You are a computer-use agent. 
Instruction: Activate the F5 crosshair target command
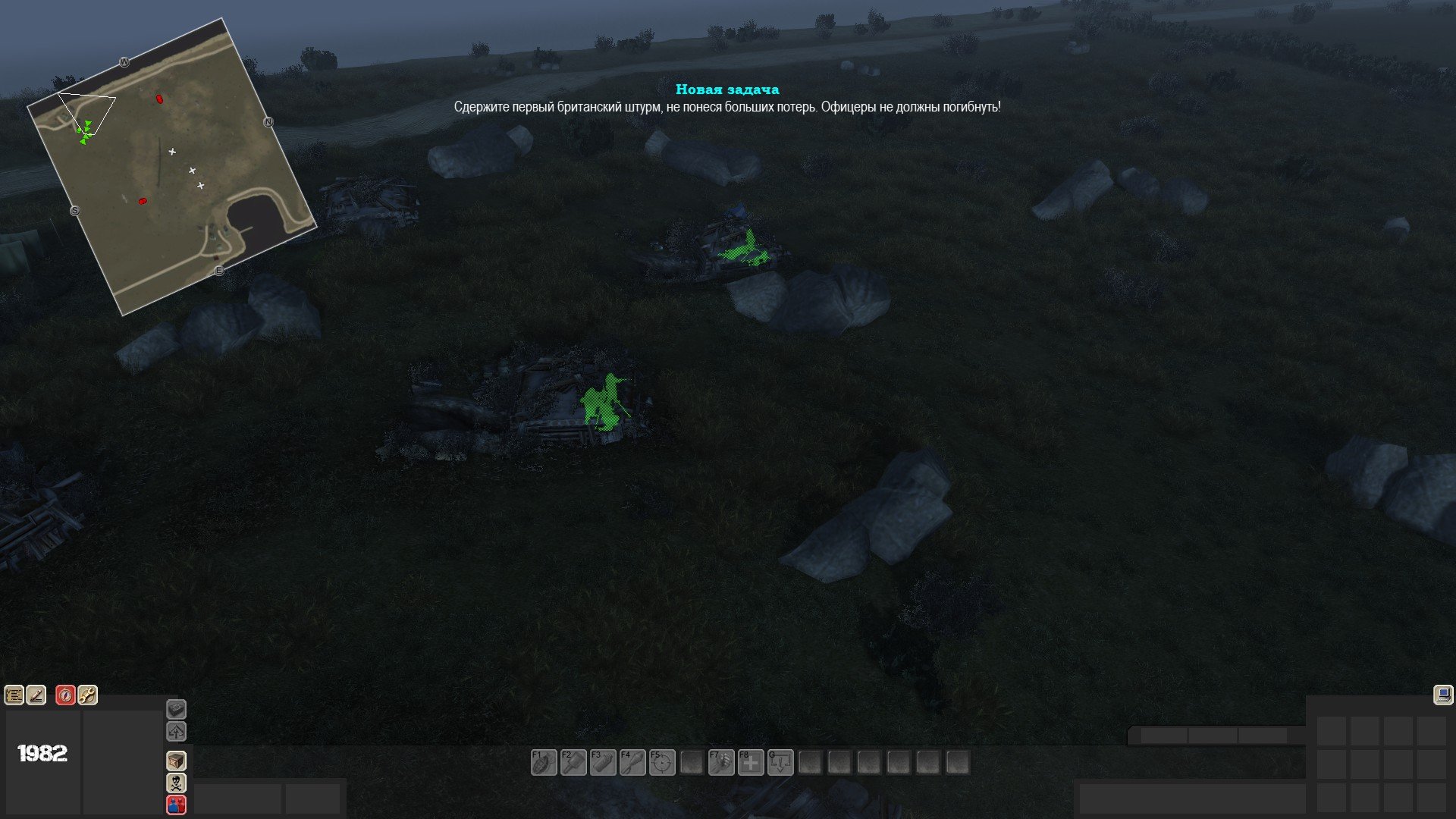[x=662, y=762]
